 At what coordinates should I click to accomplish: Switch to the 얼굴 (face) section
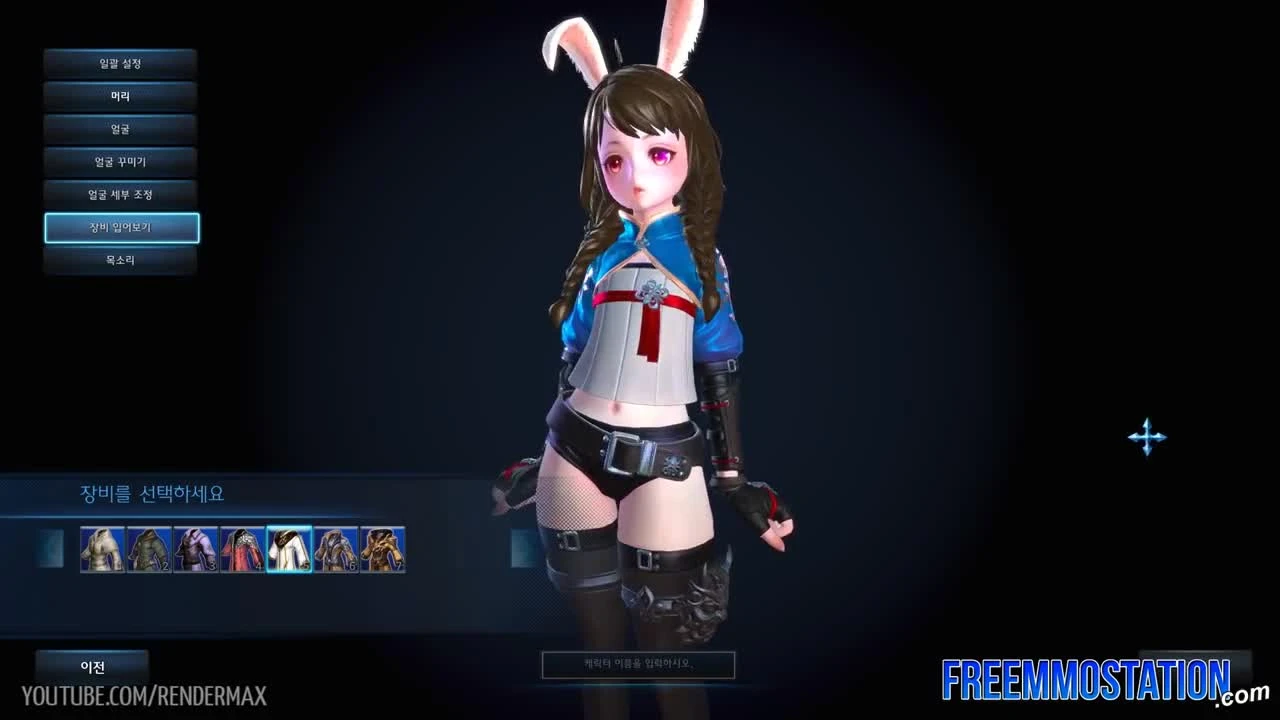click(x=119, y=129)
